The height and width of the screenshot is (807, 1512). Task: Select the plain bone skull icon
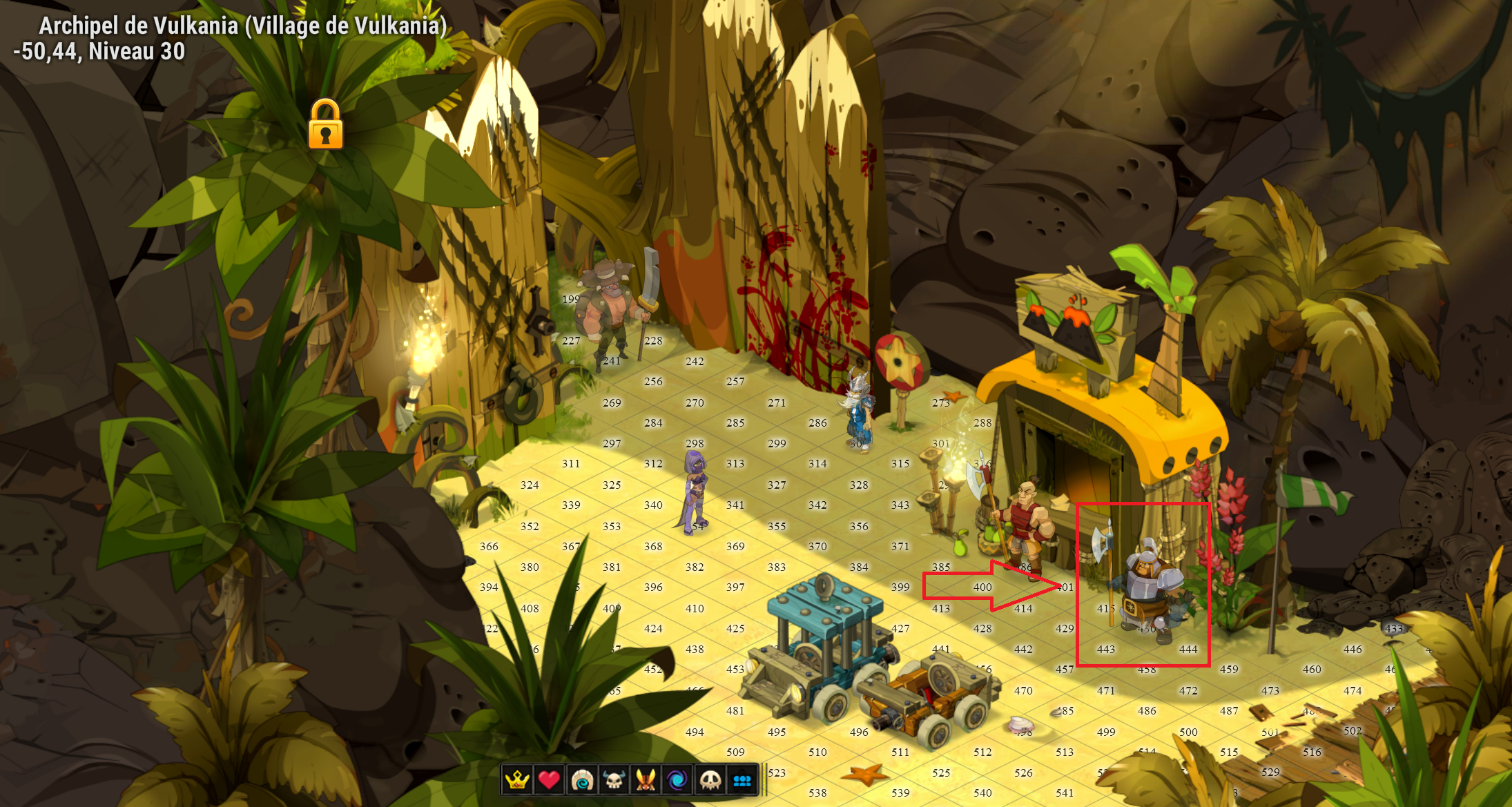pos(710,780)
